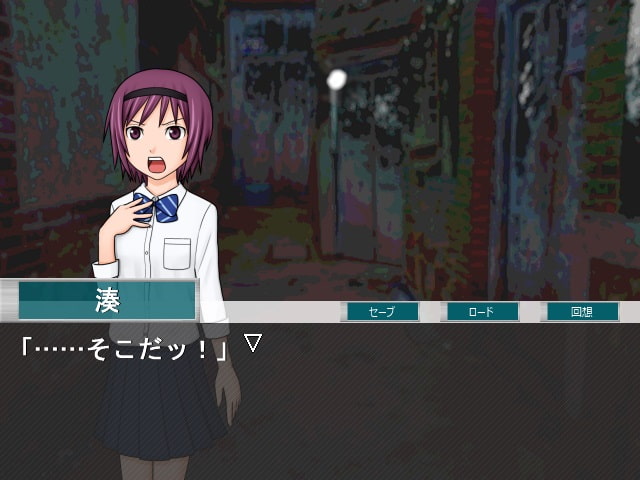Advance dialogue with the ▽ indicator
The image size is (640, 480).
253,343
